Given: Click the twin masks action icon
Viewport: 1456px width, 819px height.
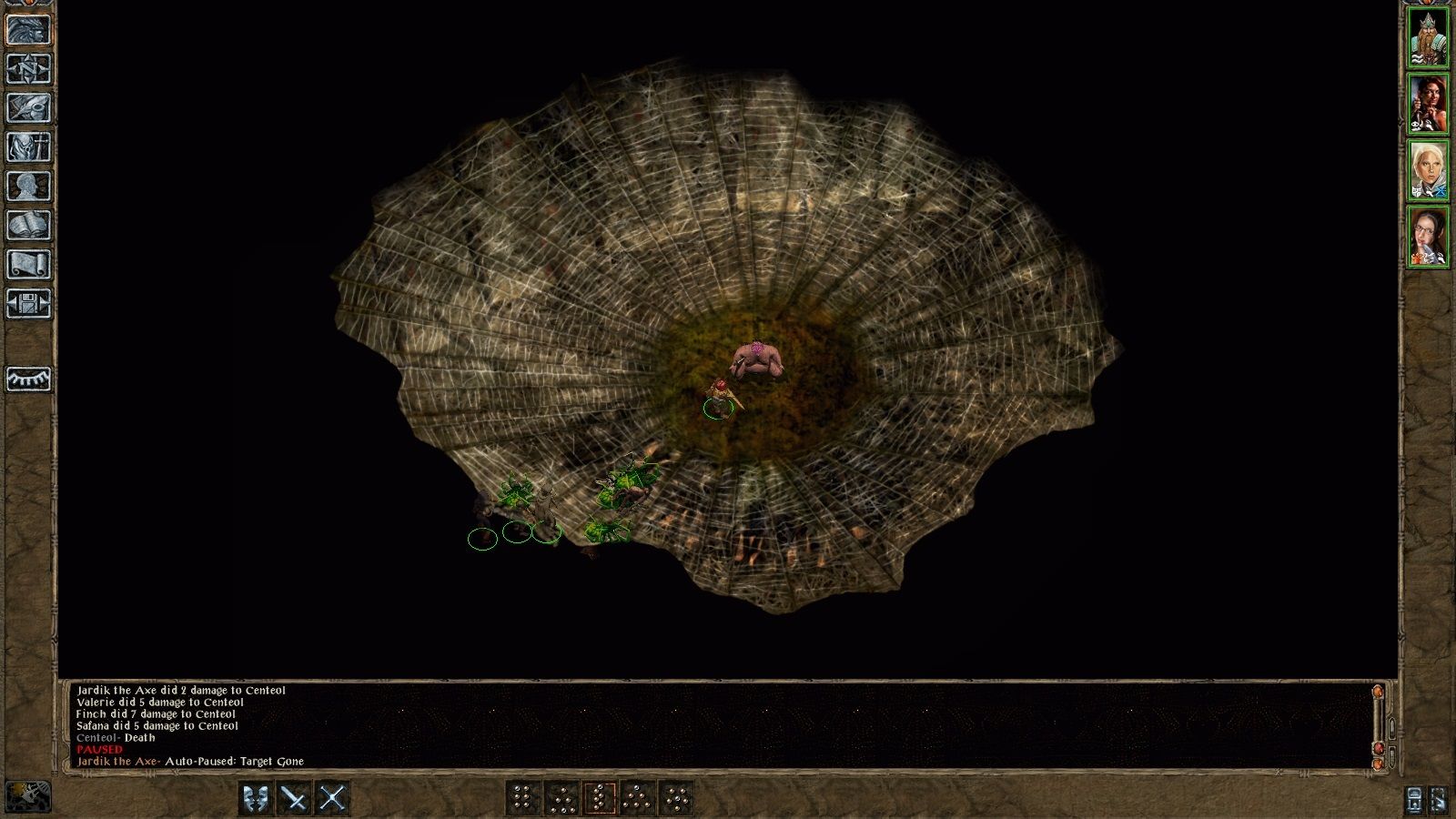Looking at the screenshot, I should (255, 801).
